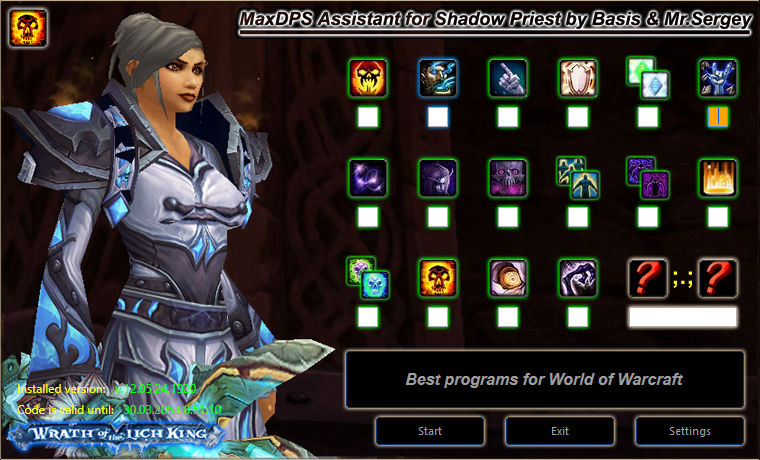
Task: Click the fiery skull logo in the corner
Action: click(29, 30)
